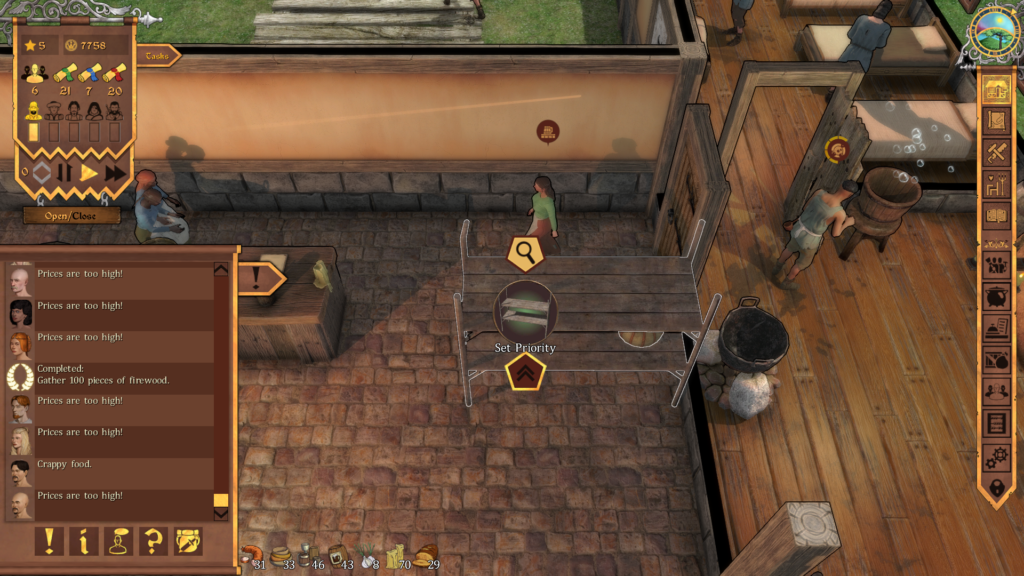Select the customer speech bubble filter
This screenshot has height=576, width=1024.
119,541
